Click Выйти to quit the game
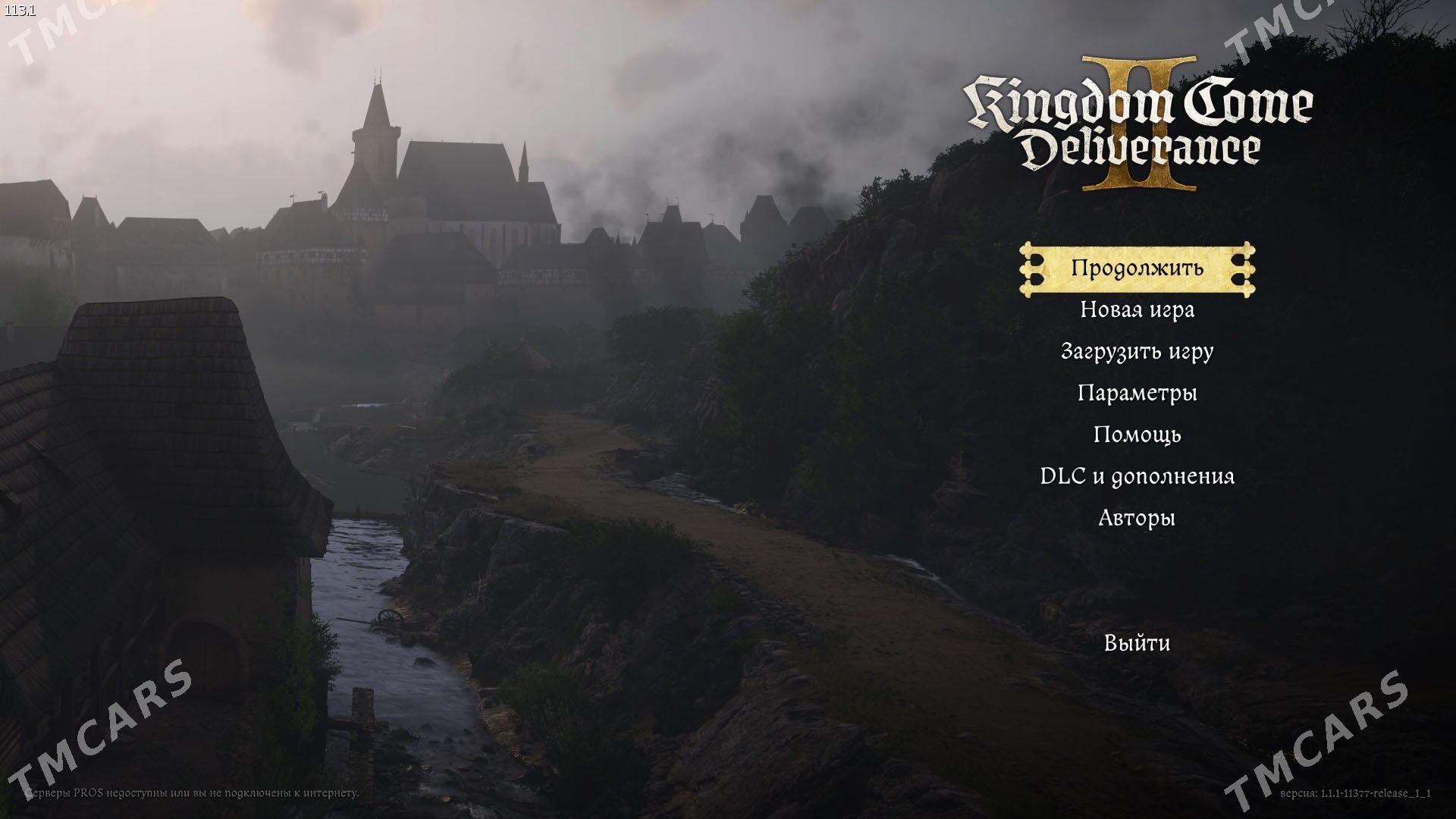Viewport: 1456px width, 819px height. (x=1137, y=644)
